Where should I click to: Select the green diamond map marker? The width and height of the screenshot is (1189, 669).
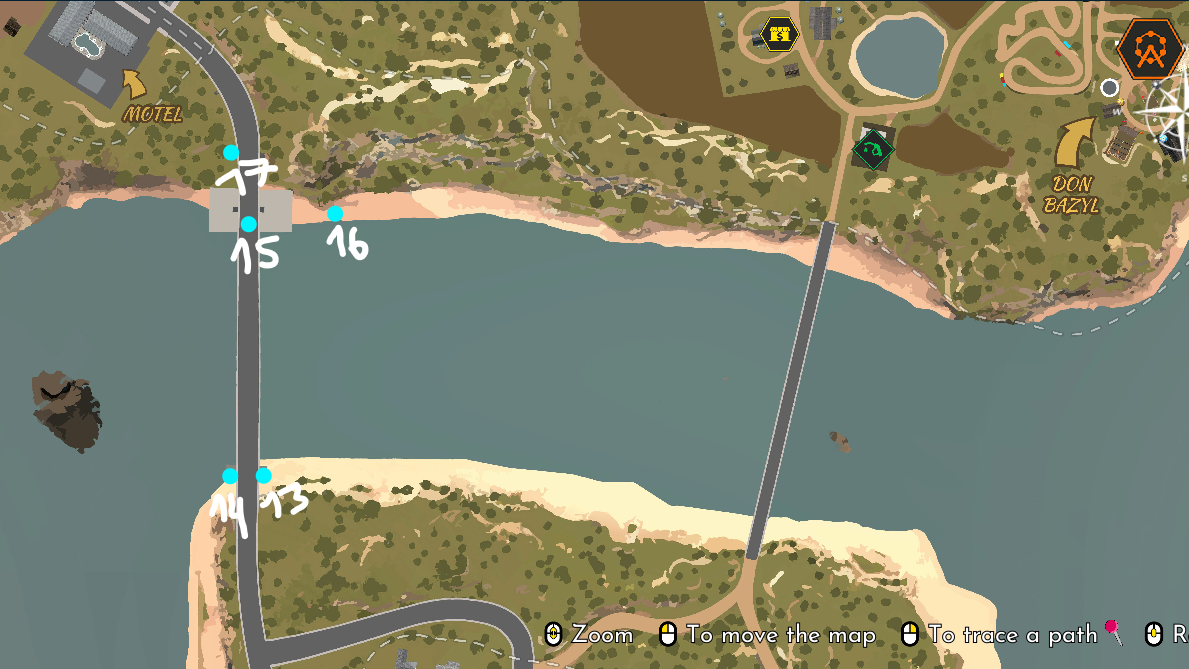872,150
